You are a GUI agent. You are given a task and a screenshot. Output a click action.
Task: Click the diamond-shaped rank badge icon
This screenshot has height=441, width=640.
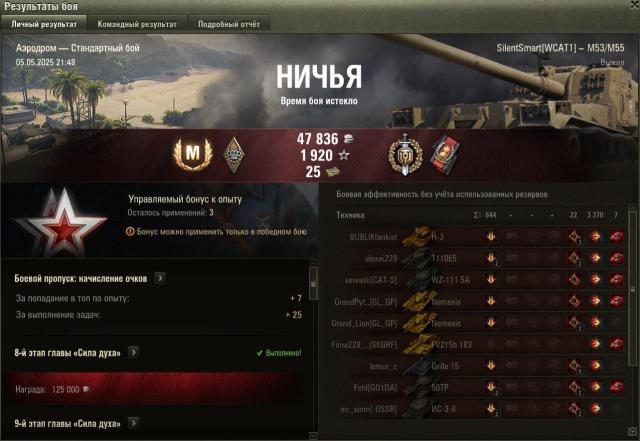point(232,152)
